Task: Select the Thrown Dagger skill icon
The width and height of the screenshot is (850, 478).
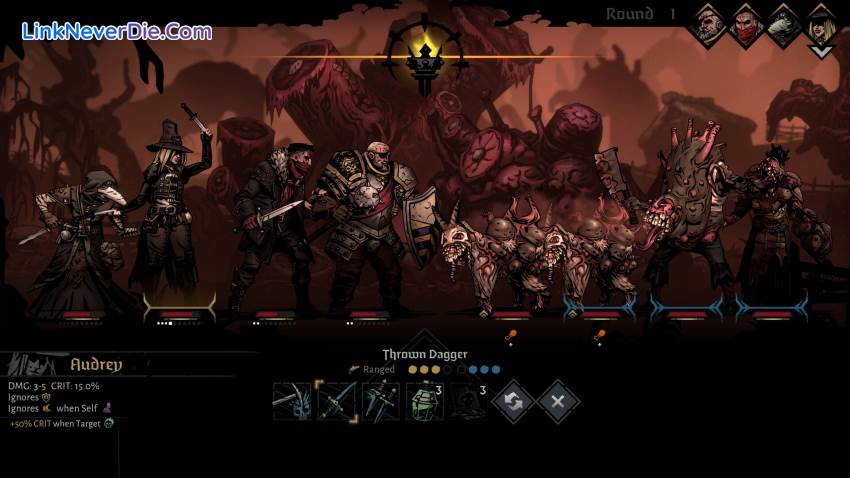Action: 336,401
